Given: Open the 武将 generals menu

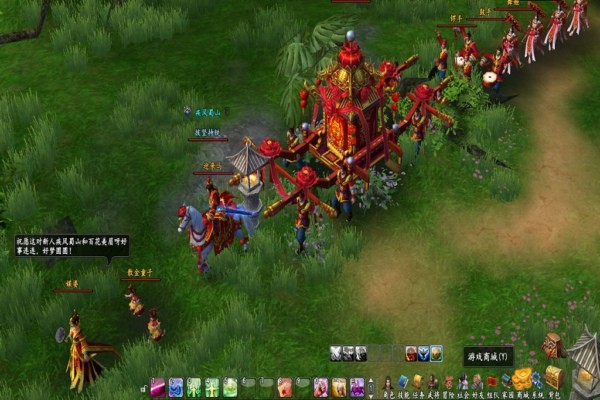Looking at the screenshot, I should coord(433,383).
